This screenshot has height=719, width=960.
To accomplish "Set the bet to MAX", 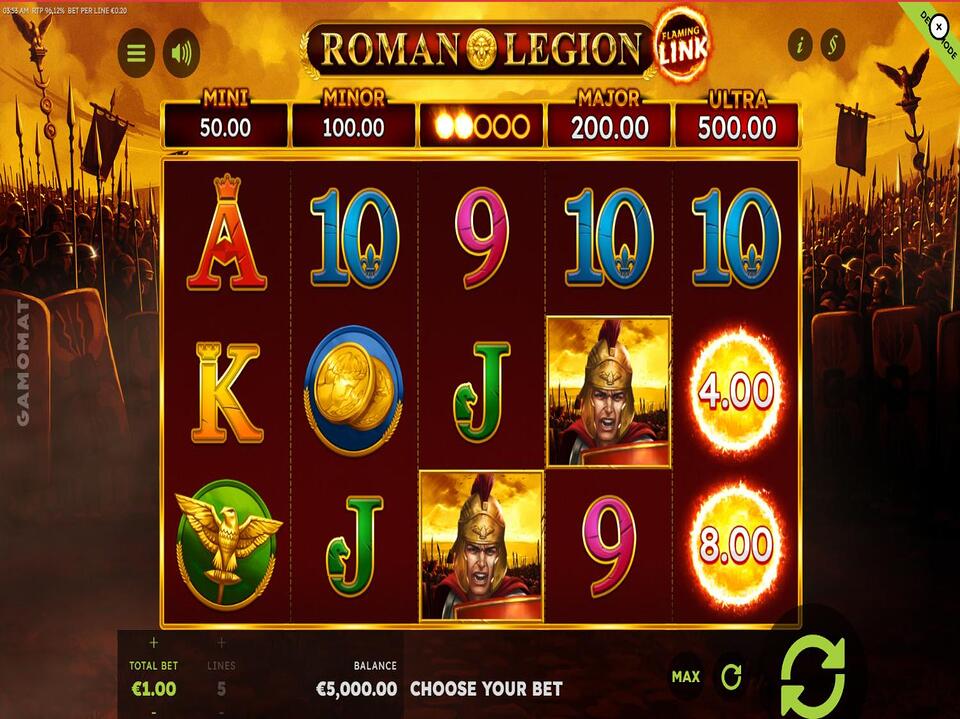I will tap(685, 677).
